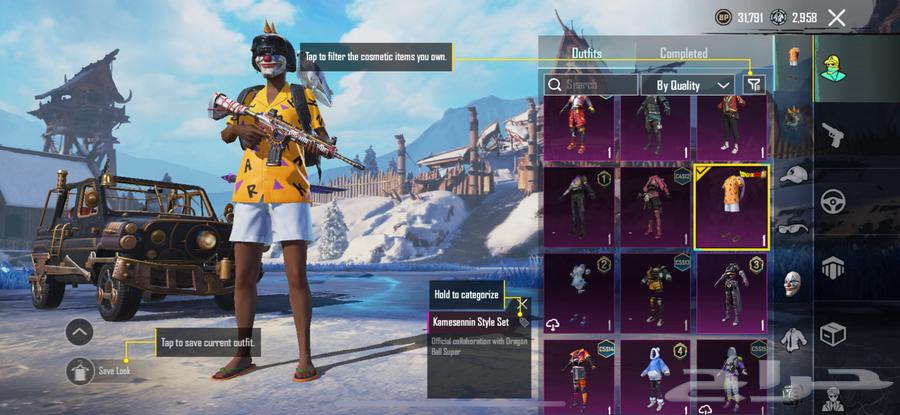The height and width of the screenshot is (415, 900).
Task: Expand the up-arrow button above Save Look
Action: pyautogui.click(x=81, y=331)
